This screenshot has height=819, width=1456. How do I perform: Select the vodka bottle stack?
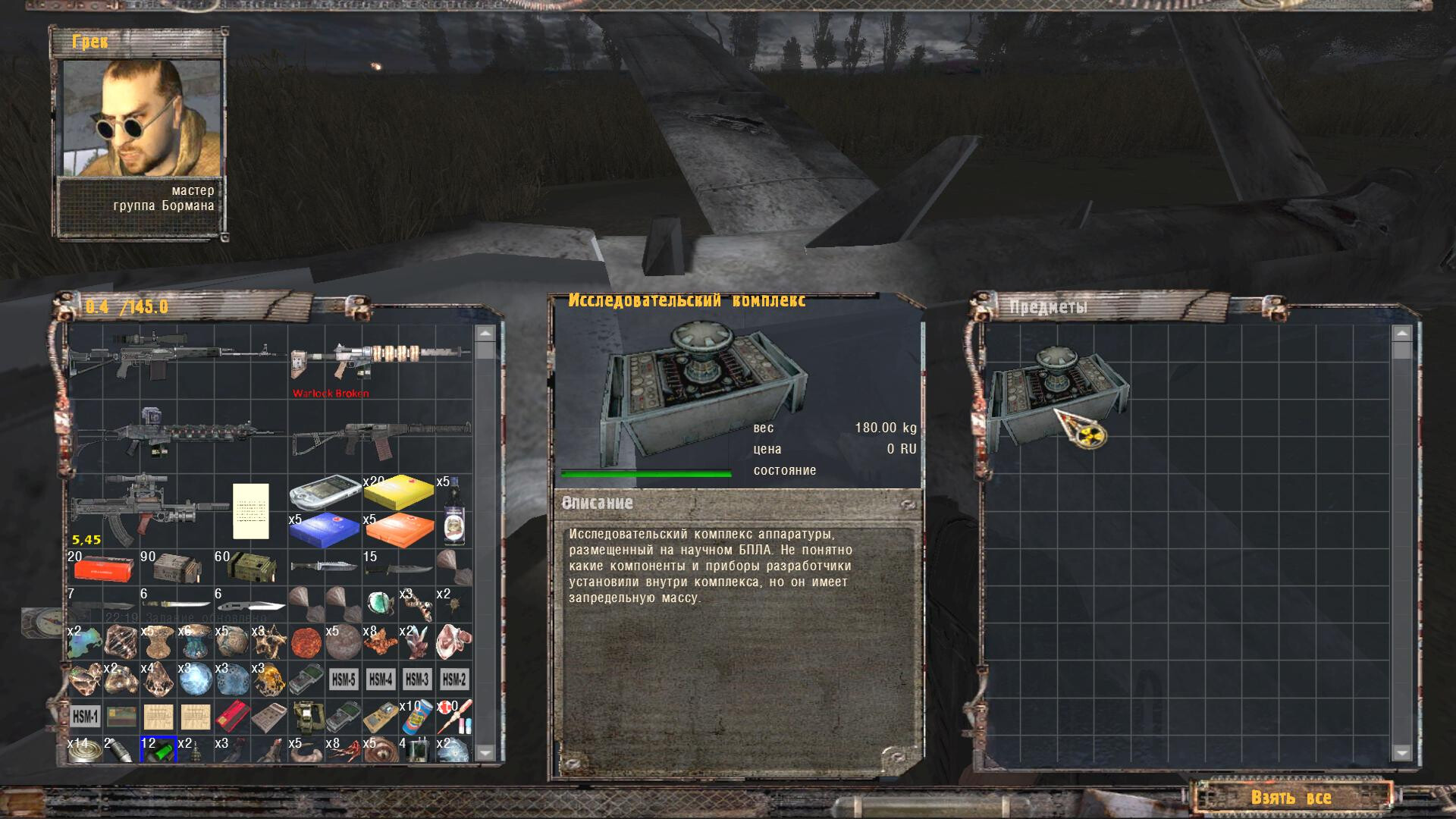pyautogui.click(x=453, y=510)
